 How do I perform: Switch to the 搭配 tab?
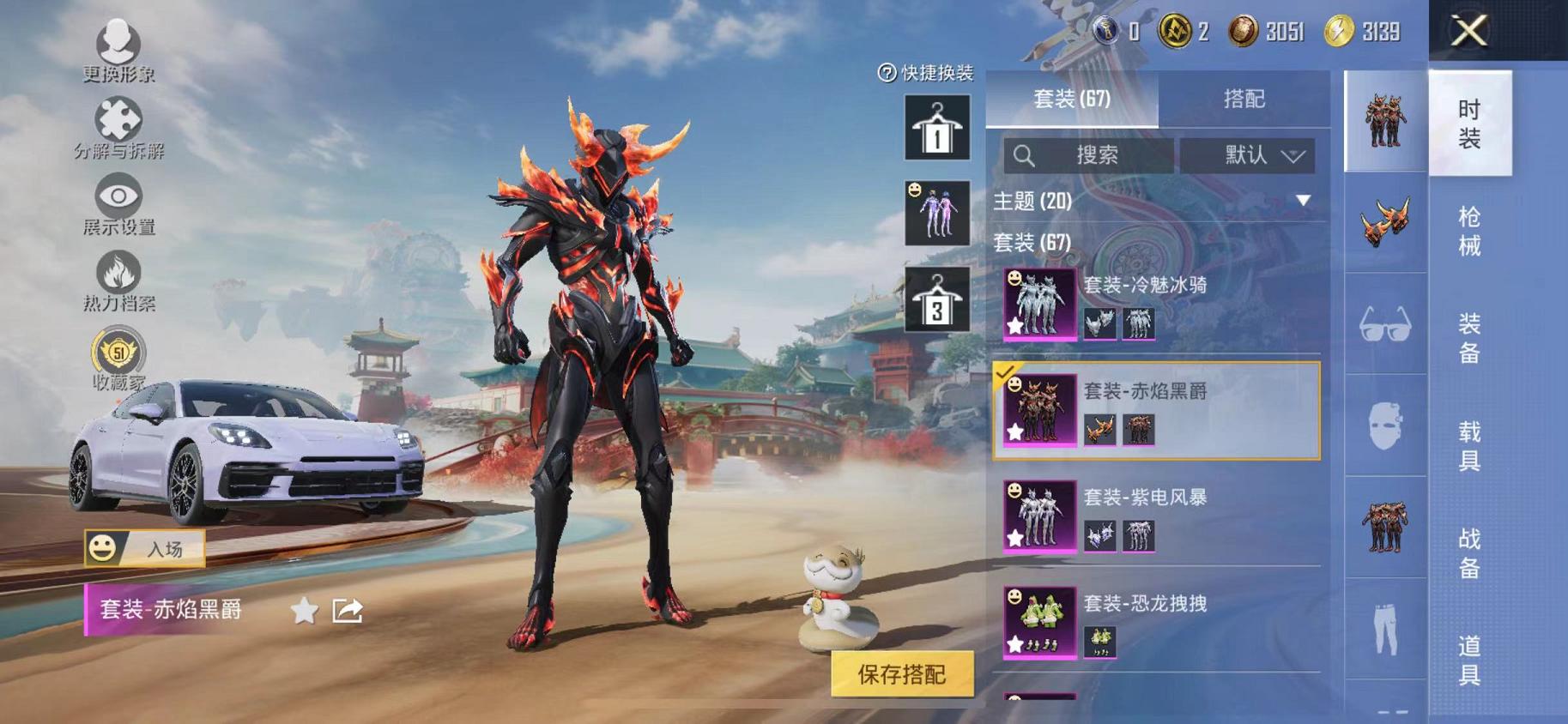coord(1243,100)
